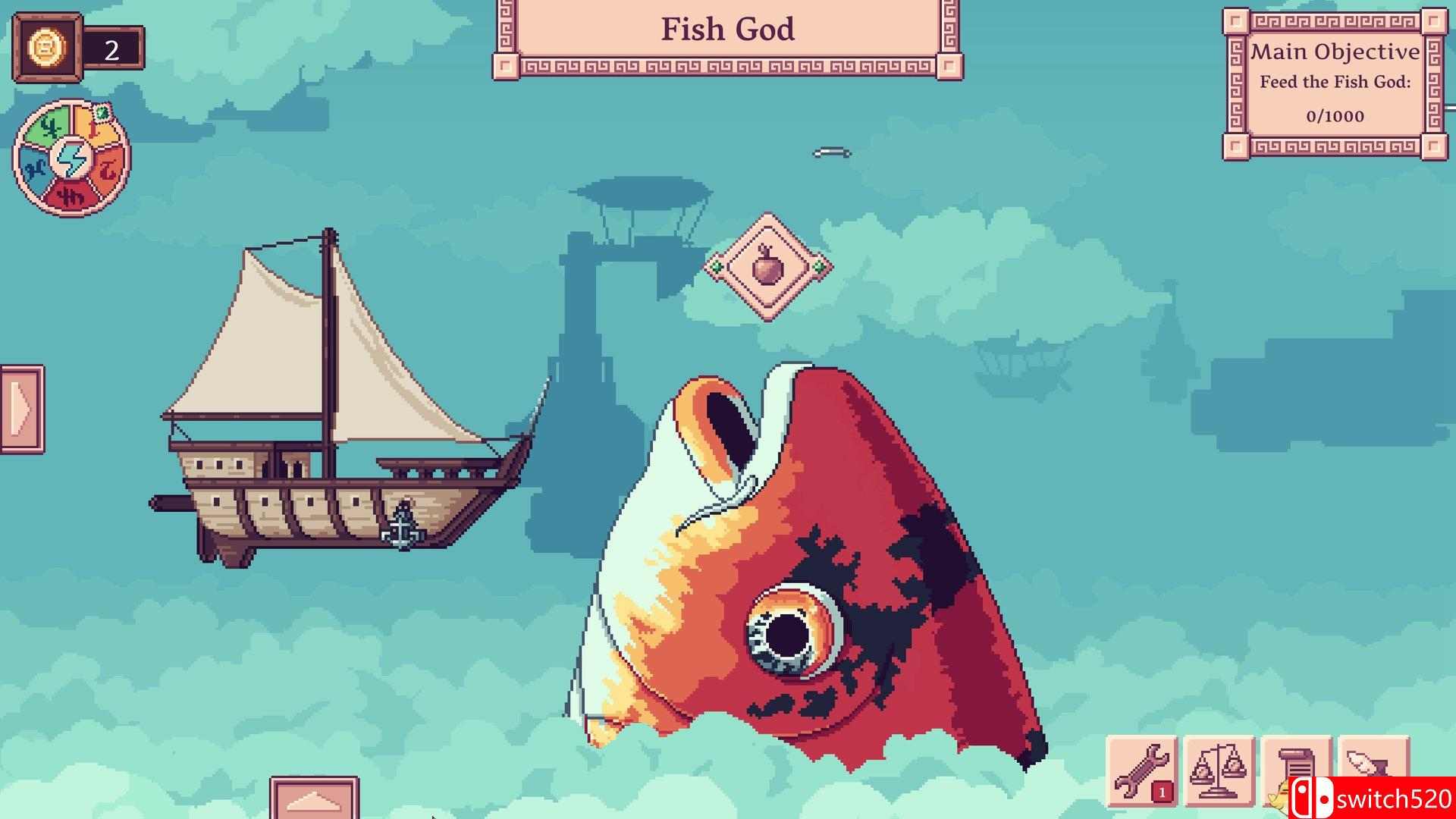Screen dimensions: 1456x819
Task: Click the gold coin counter icon
Action: click(x=48, y=48)
